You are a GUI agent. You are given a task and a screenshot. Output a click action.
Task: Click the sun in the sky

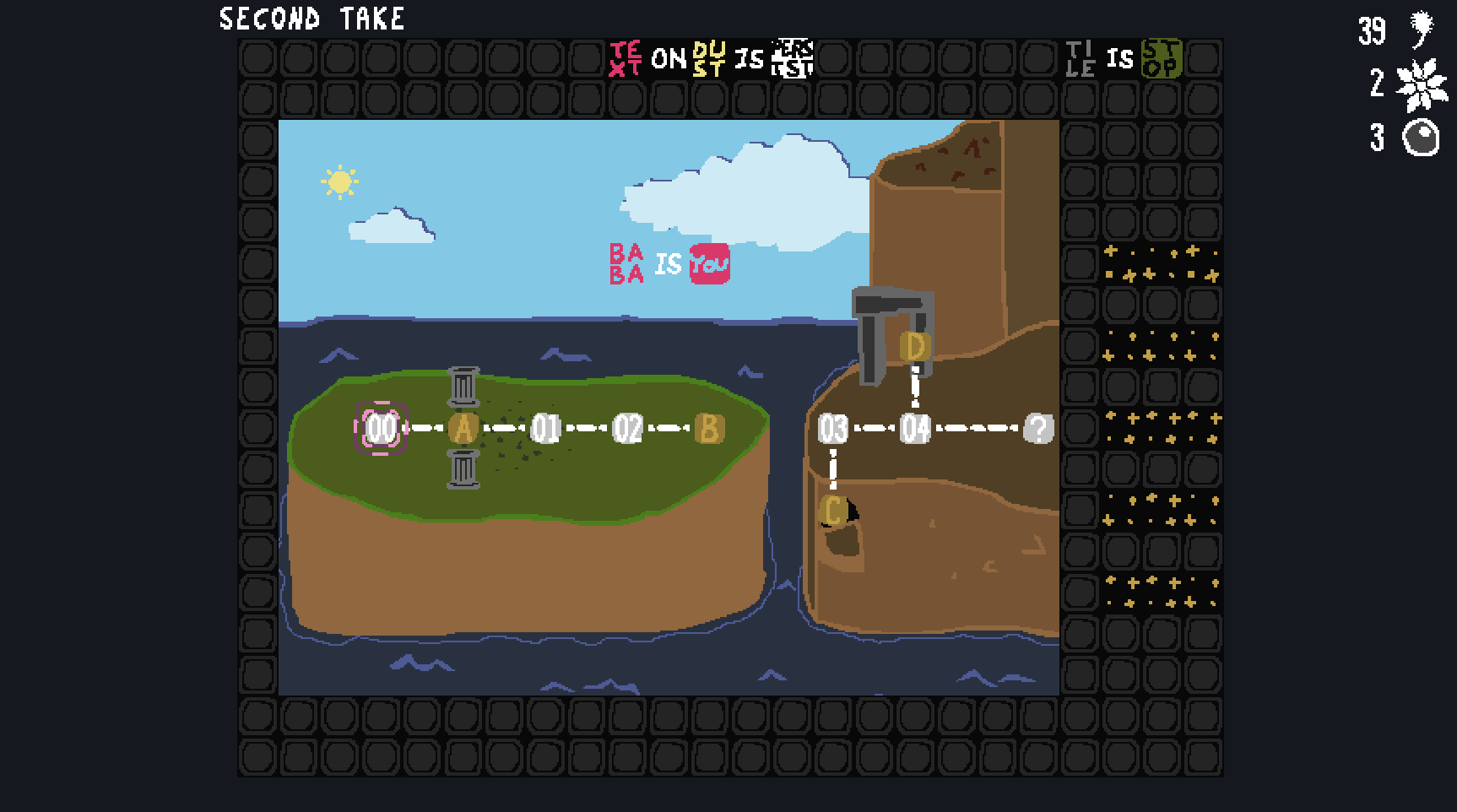click(341, 180)
